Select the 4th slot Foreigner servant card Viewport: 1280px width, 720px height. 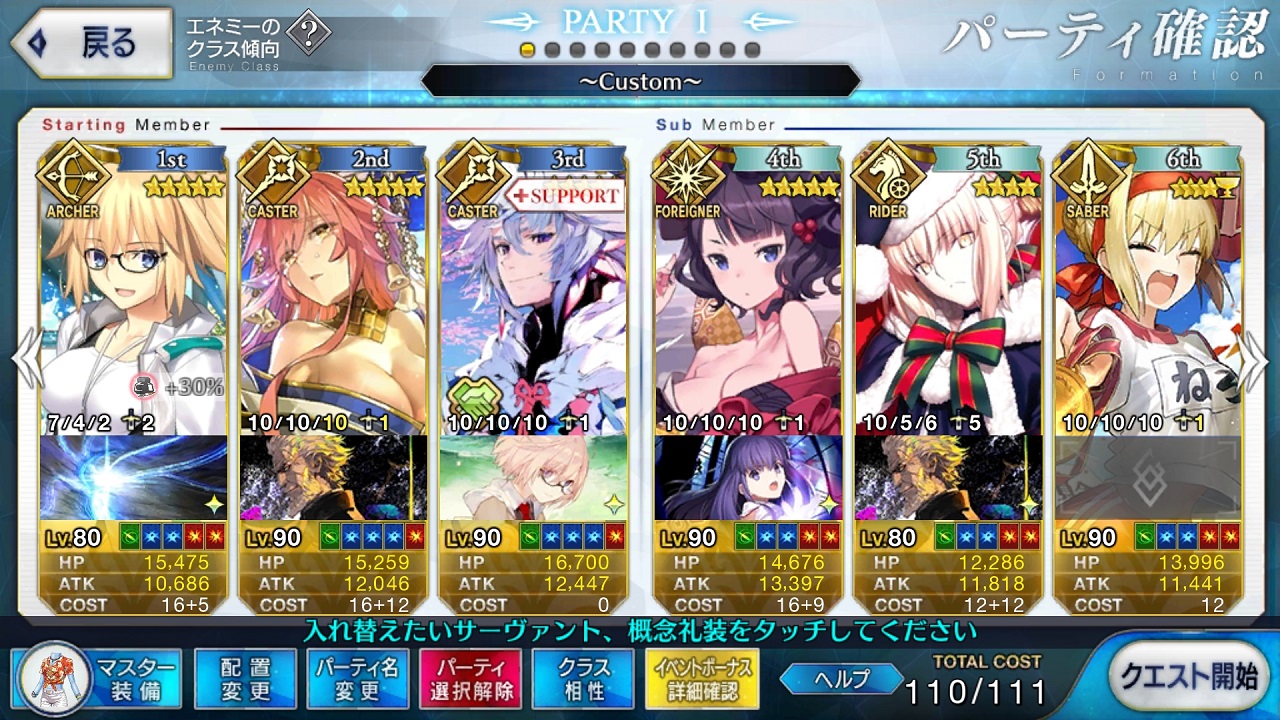[748, 300]
